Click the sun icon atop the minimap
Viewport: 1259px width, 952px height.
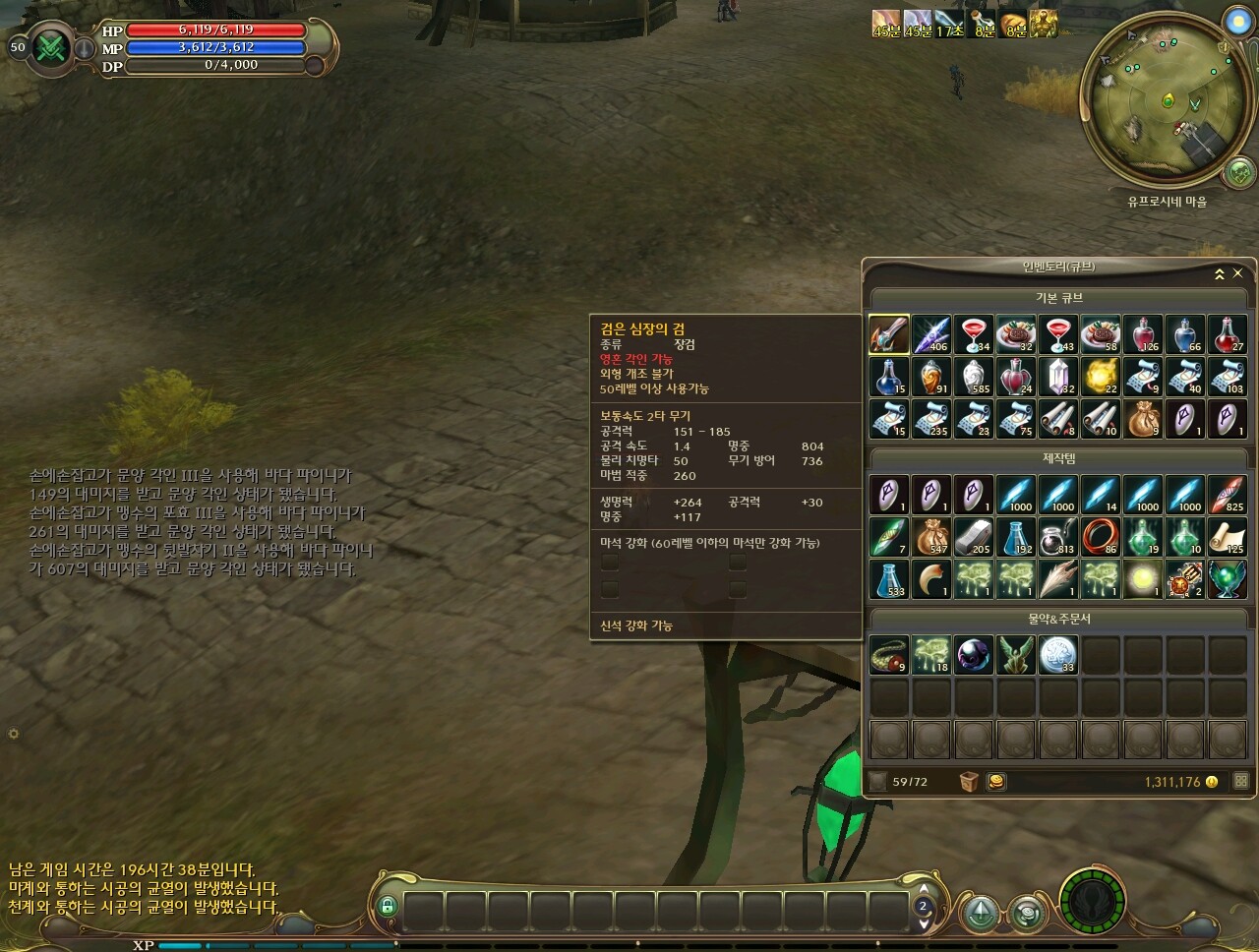click(x=1237, y=21)
